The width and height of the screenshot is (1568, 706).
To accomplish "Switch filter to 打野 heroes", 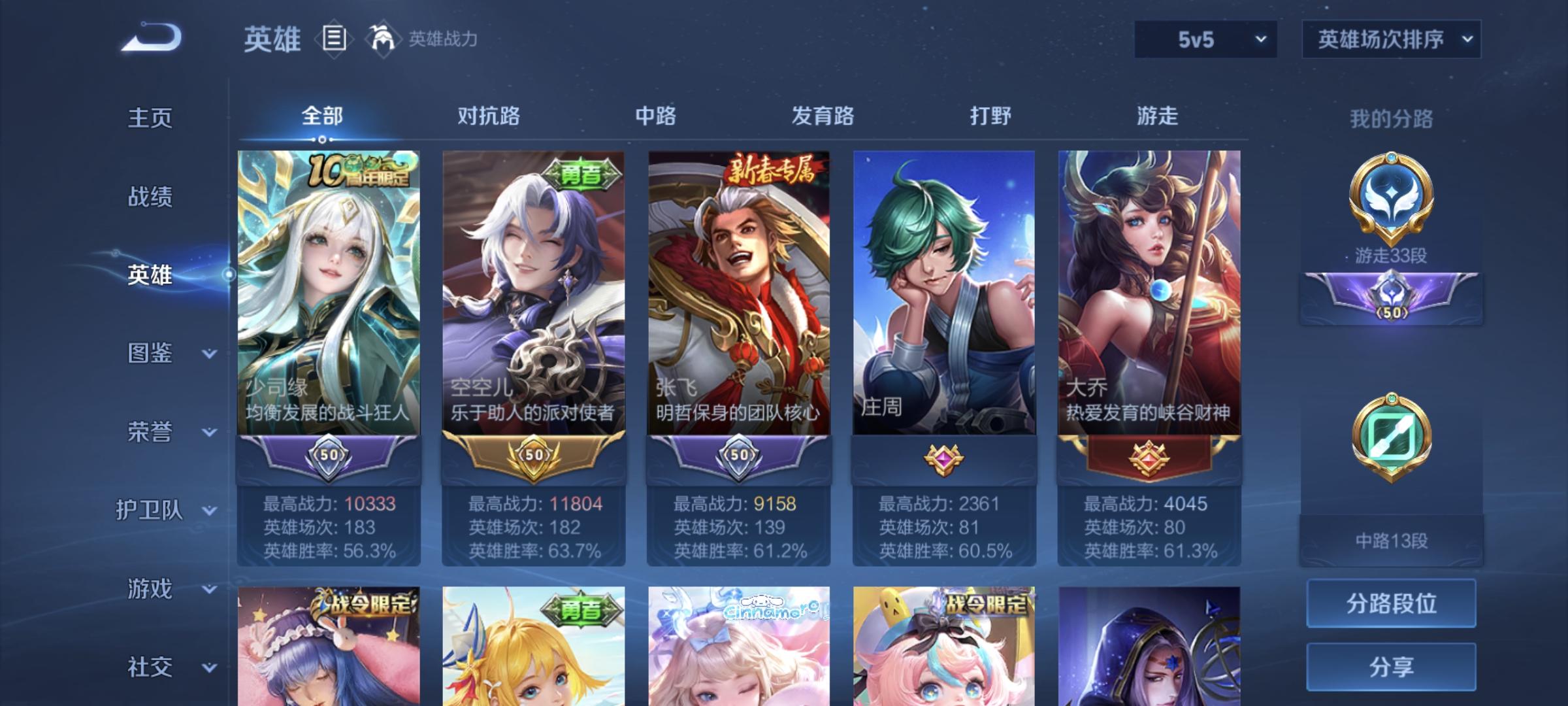I will pyautogui.click(x=988, y=115).
